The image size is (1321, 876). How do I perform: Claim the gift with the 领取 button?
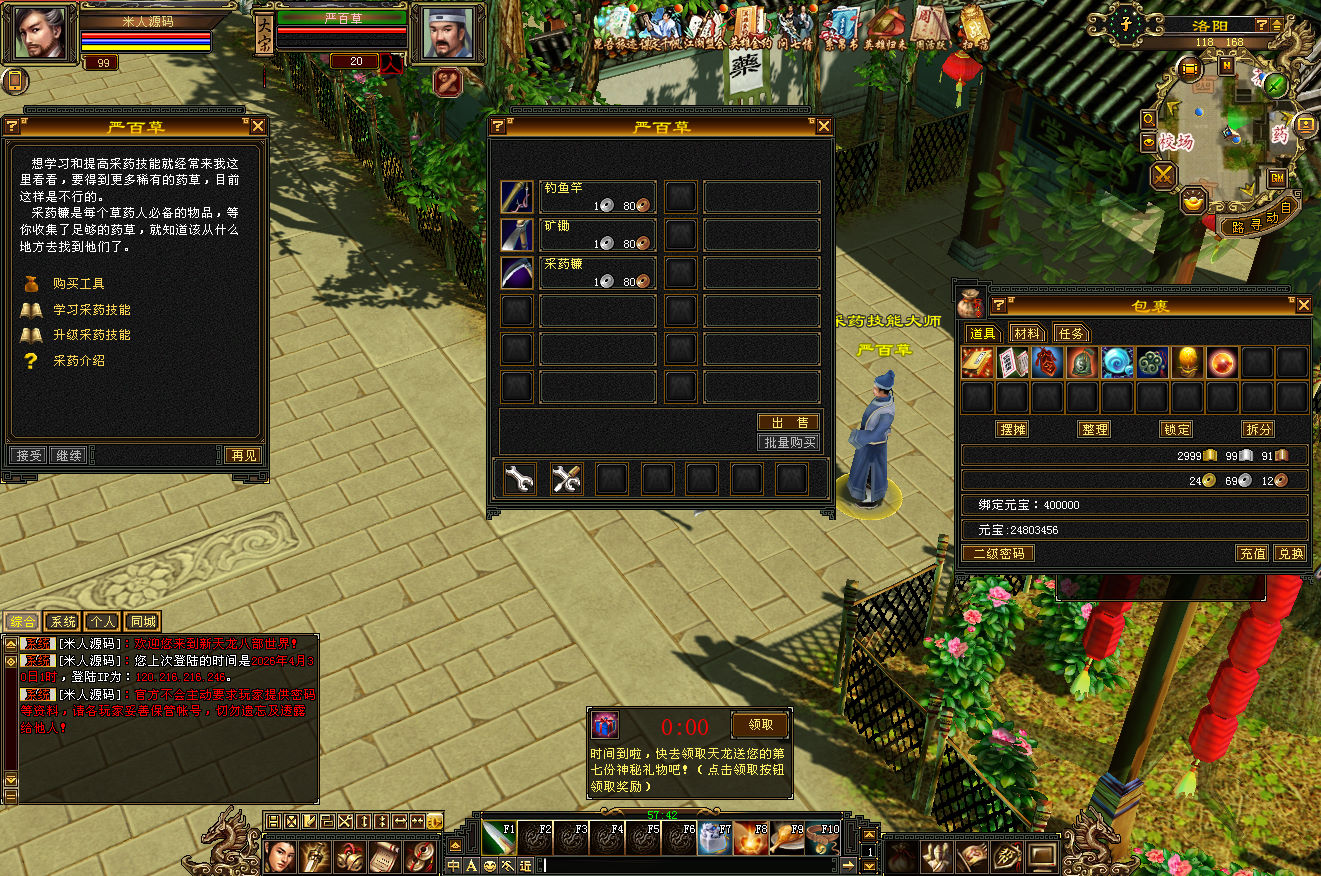coord(760,725)
